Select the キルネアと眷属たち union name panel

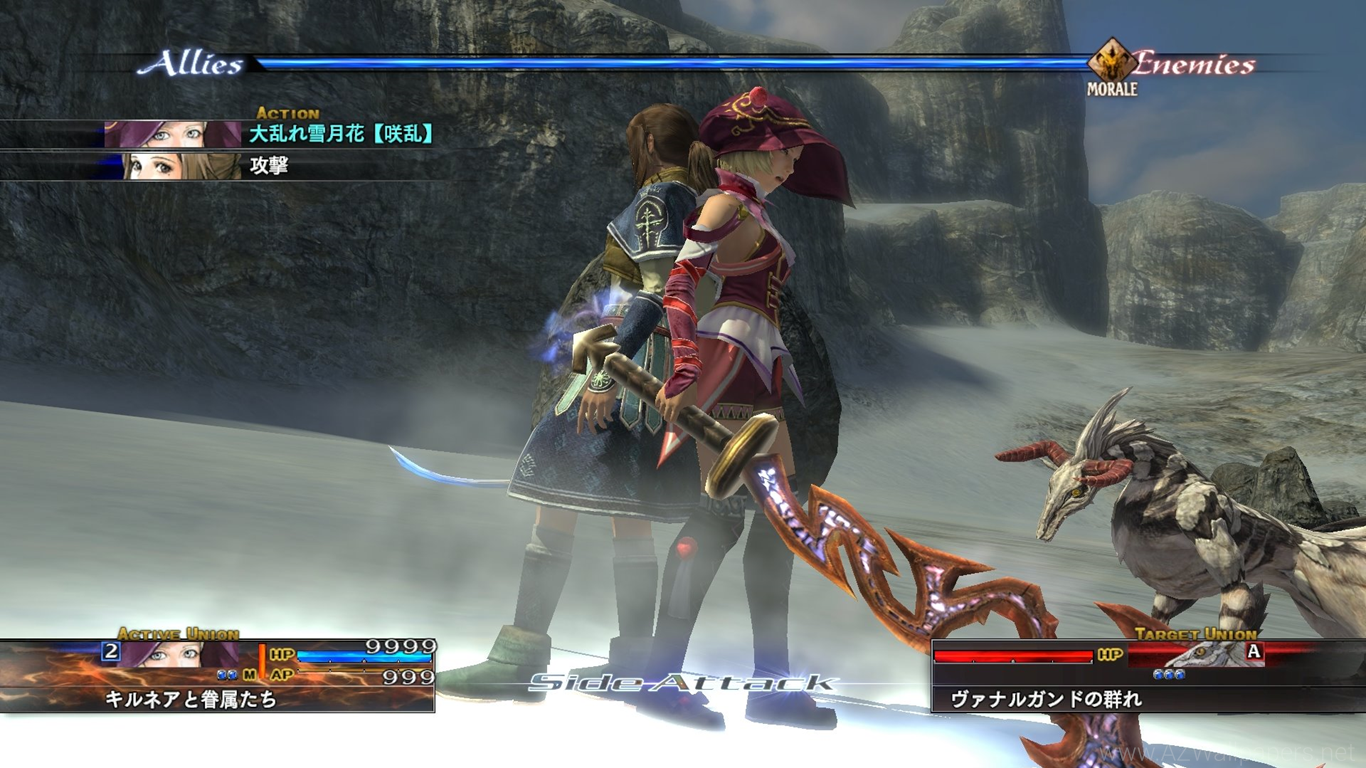(218, 699)
